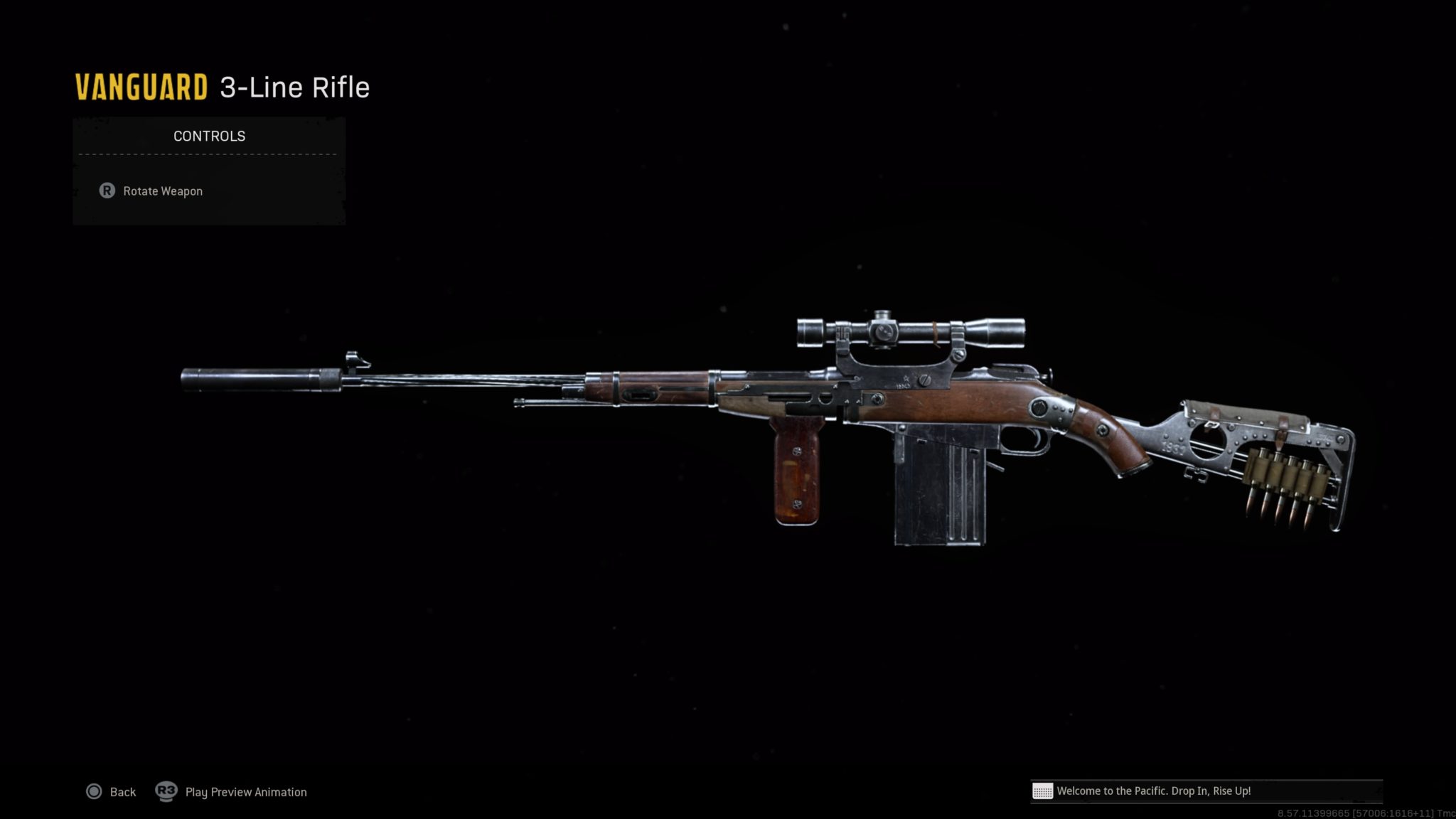The width and height of the screenshot is (1456, 819).
Task: Click the 3-Line Rifle title
Action: tap(294, 86)
